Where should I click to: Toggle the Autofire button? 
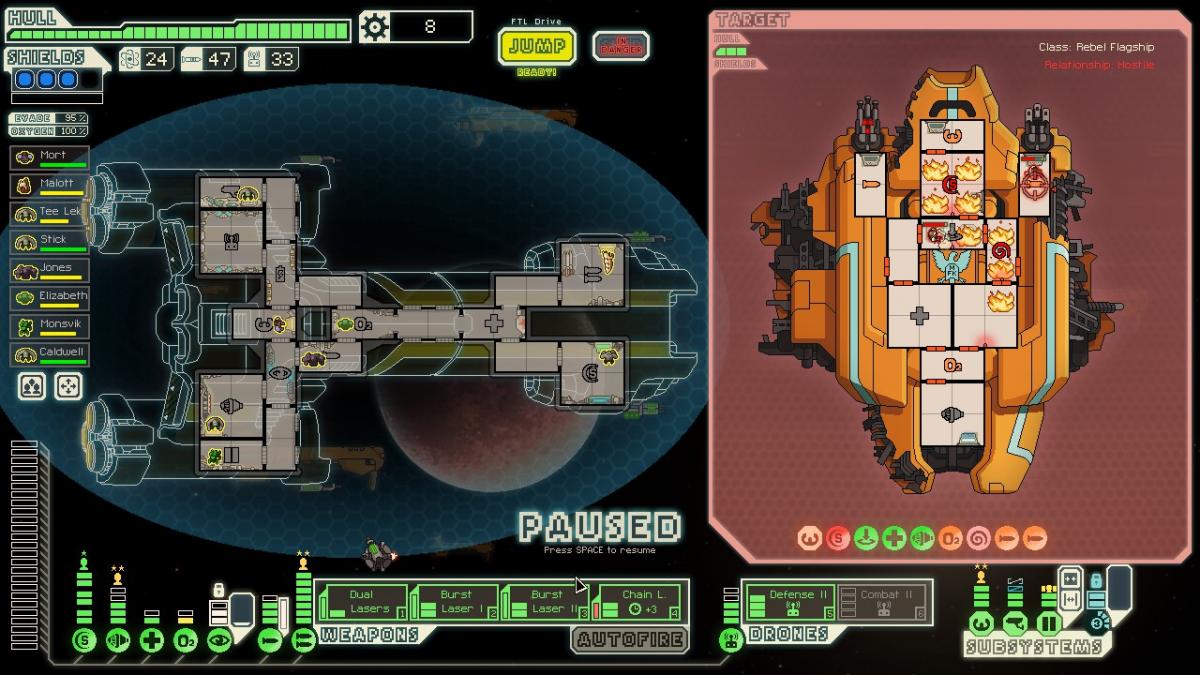pyautogui.click(x=630, y=639)
